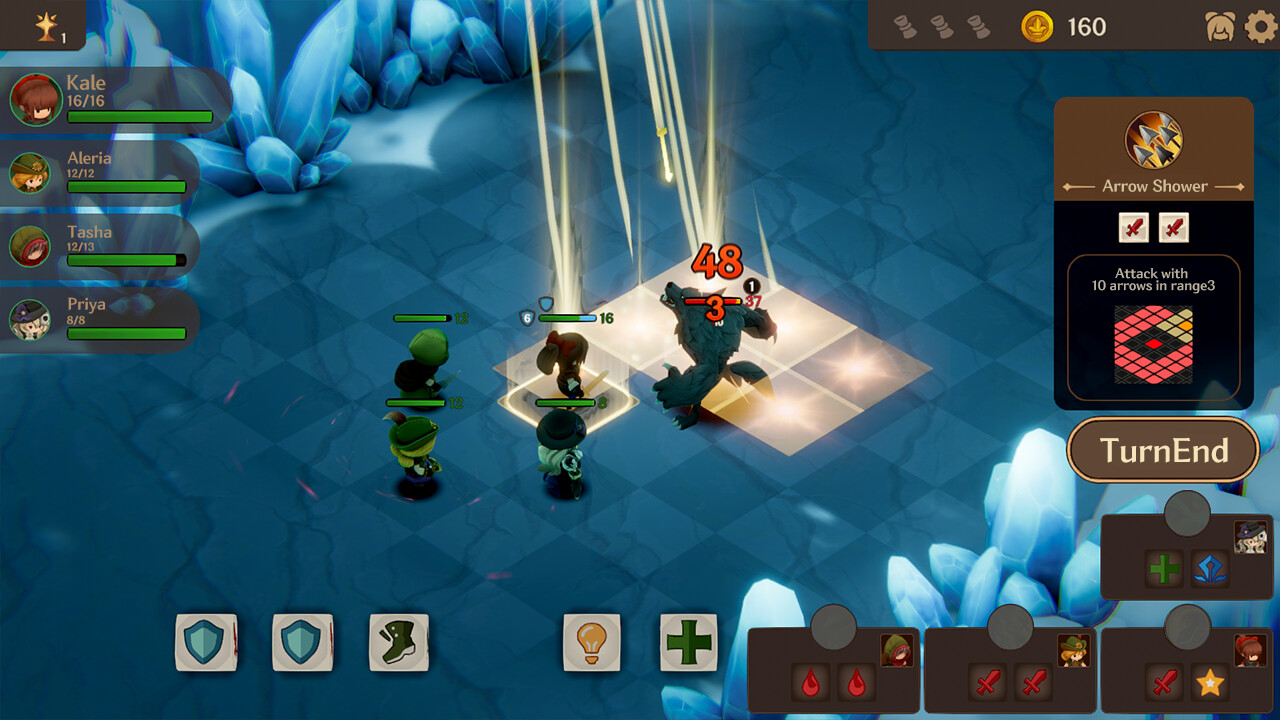
Task: Select Aleria's portrait in the party list
Action: (x=30, y=172)
